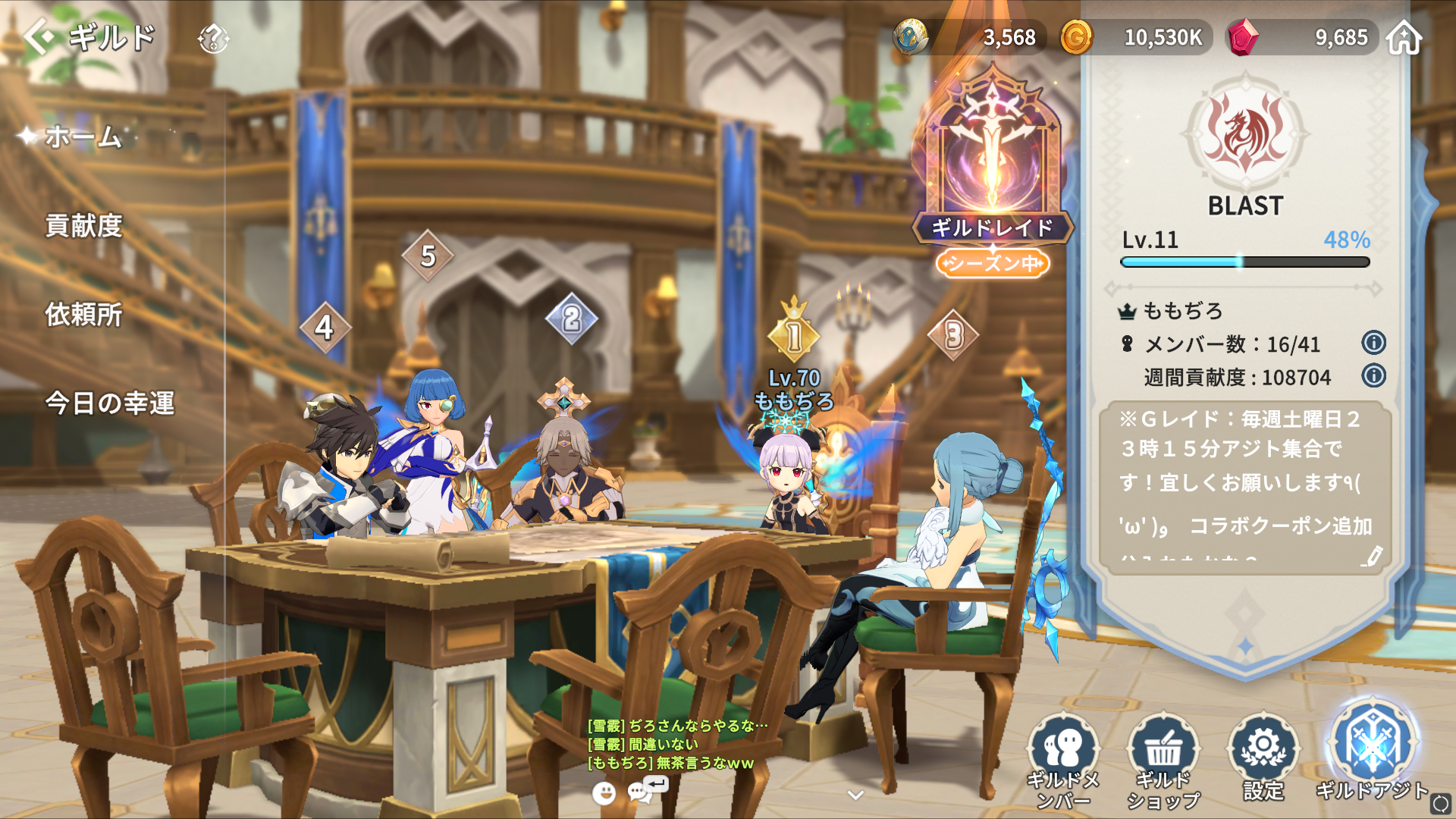This screenshot has height=819, width=1456.
Task: Open guild 設定 settings
Action: (x=1263, y=757)
